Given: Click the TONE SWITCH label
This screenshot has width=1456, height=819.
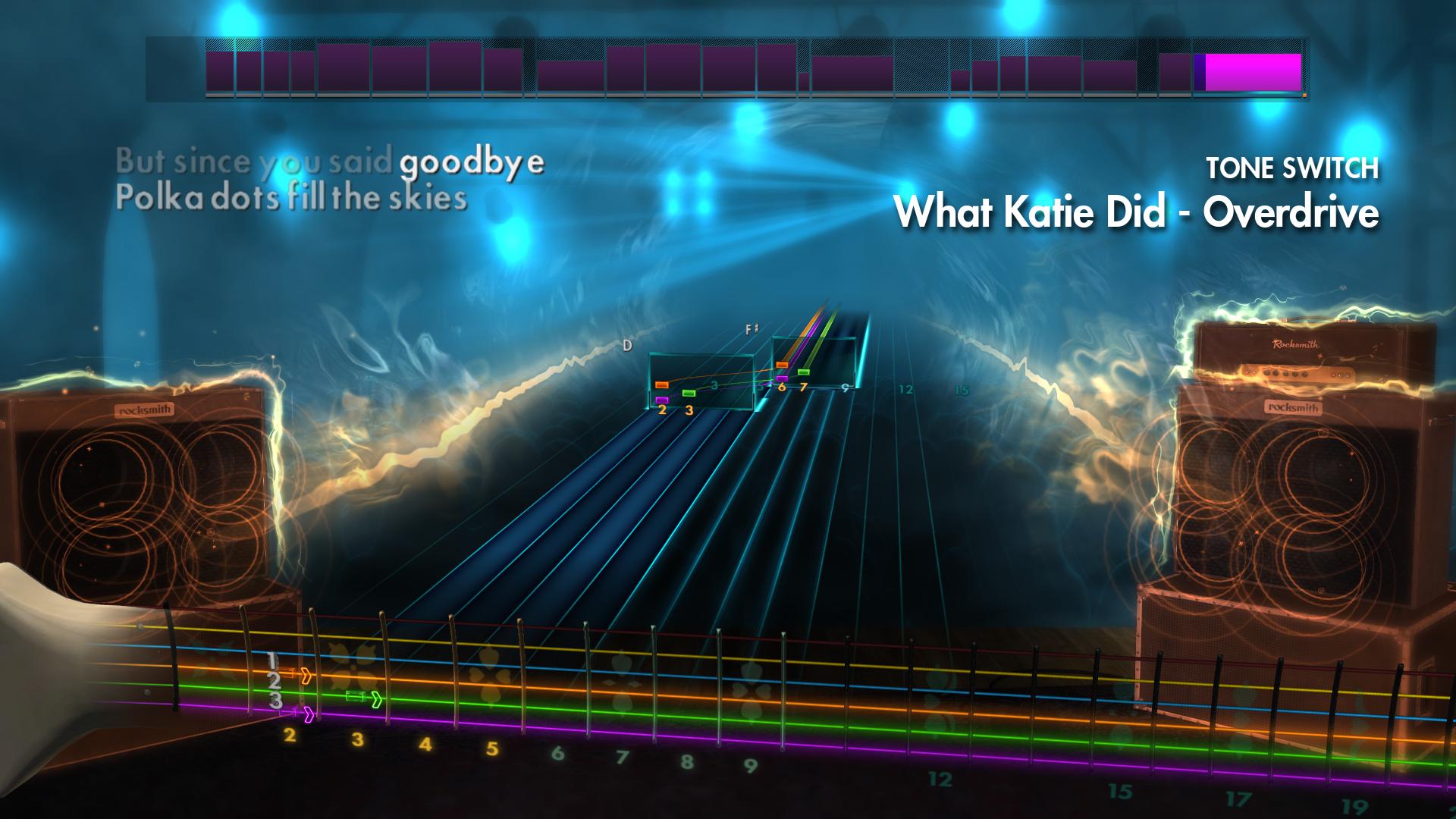Looking at the screenshot, I should point(1291,166).
